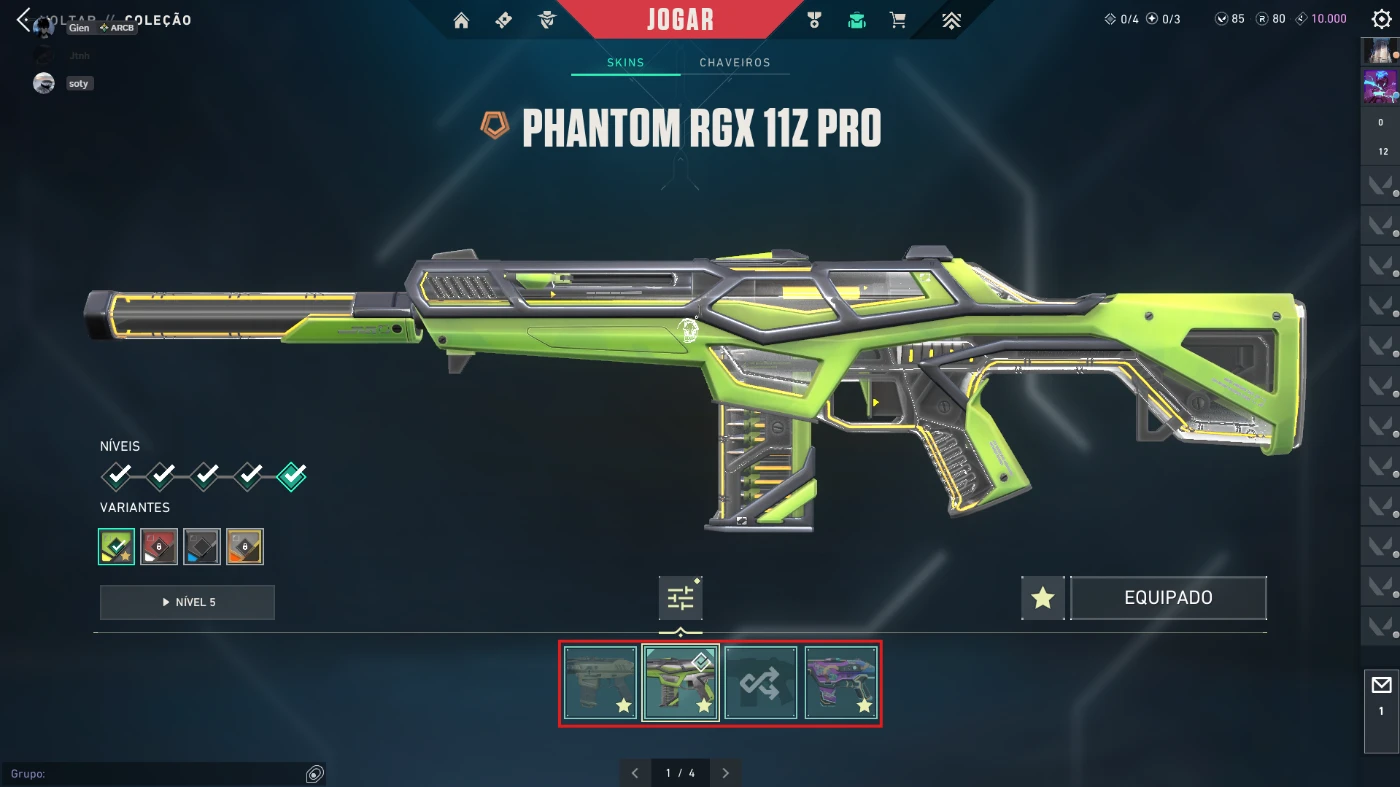Toggle the favorite star next to EQUIPADO
The image size is (1400, 787).
tap(1042, 597)
